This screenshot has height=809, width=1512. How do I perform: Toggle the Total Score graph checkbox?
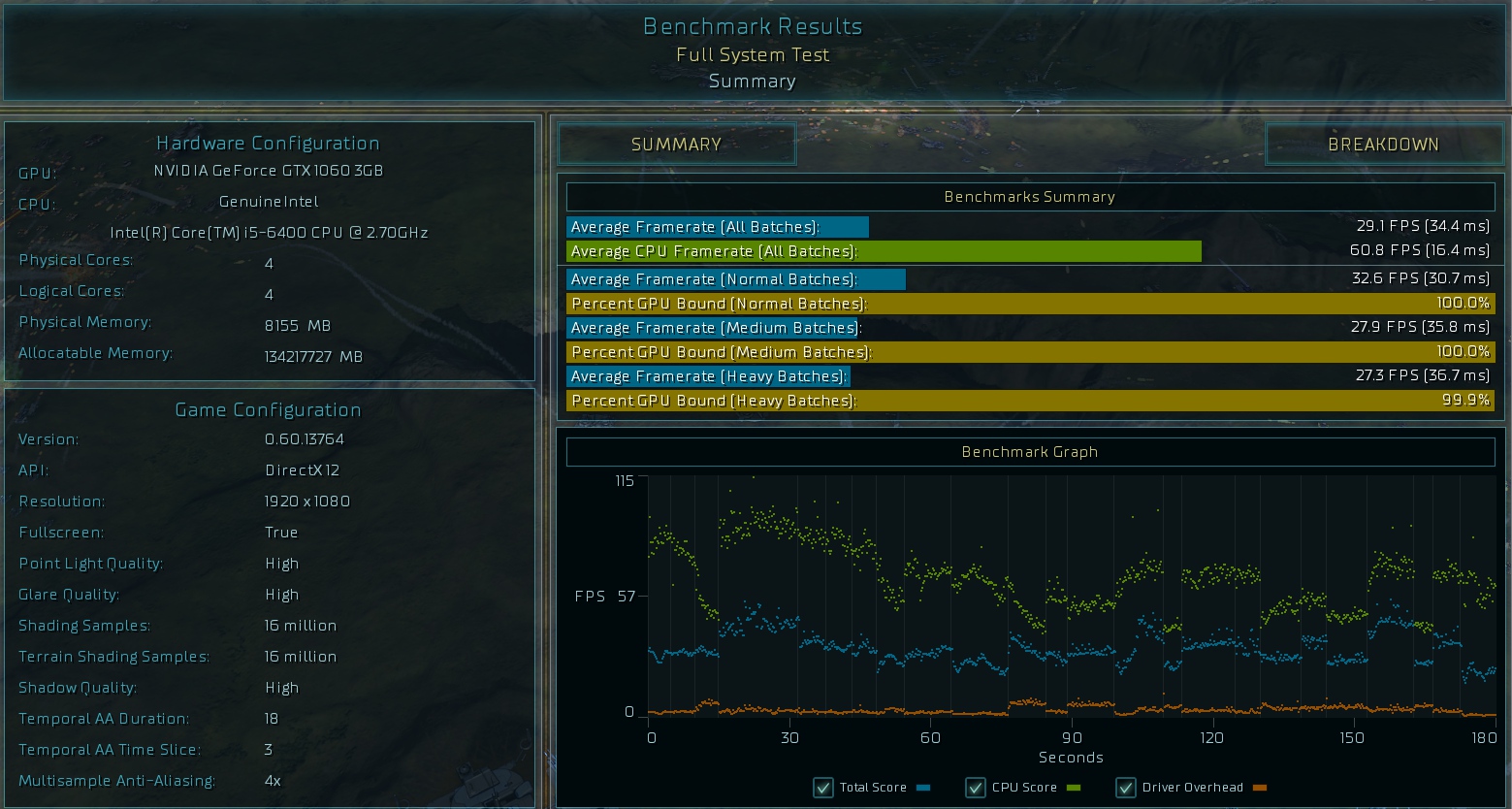823,788
